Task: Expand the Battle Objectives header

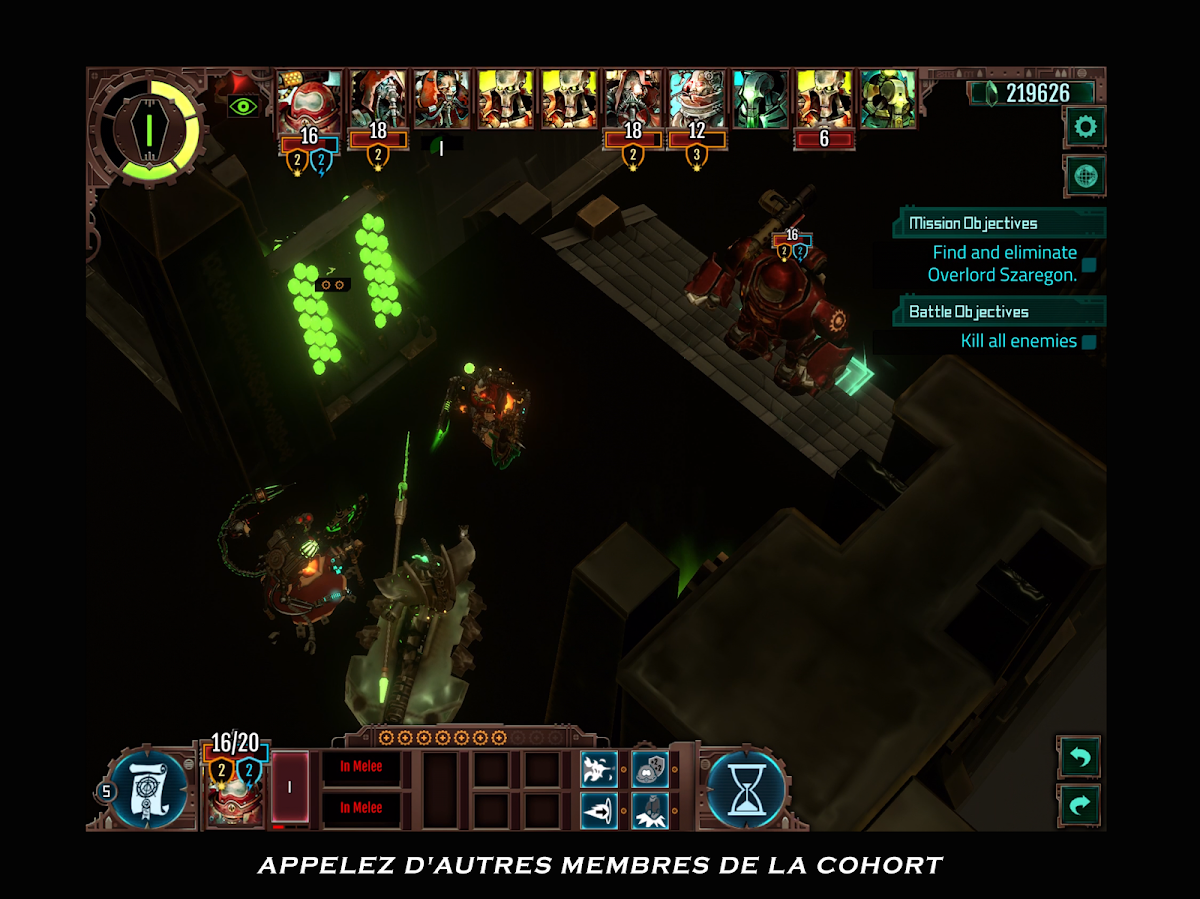Action: pos(998,311)
